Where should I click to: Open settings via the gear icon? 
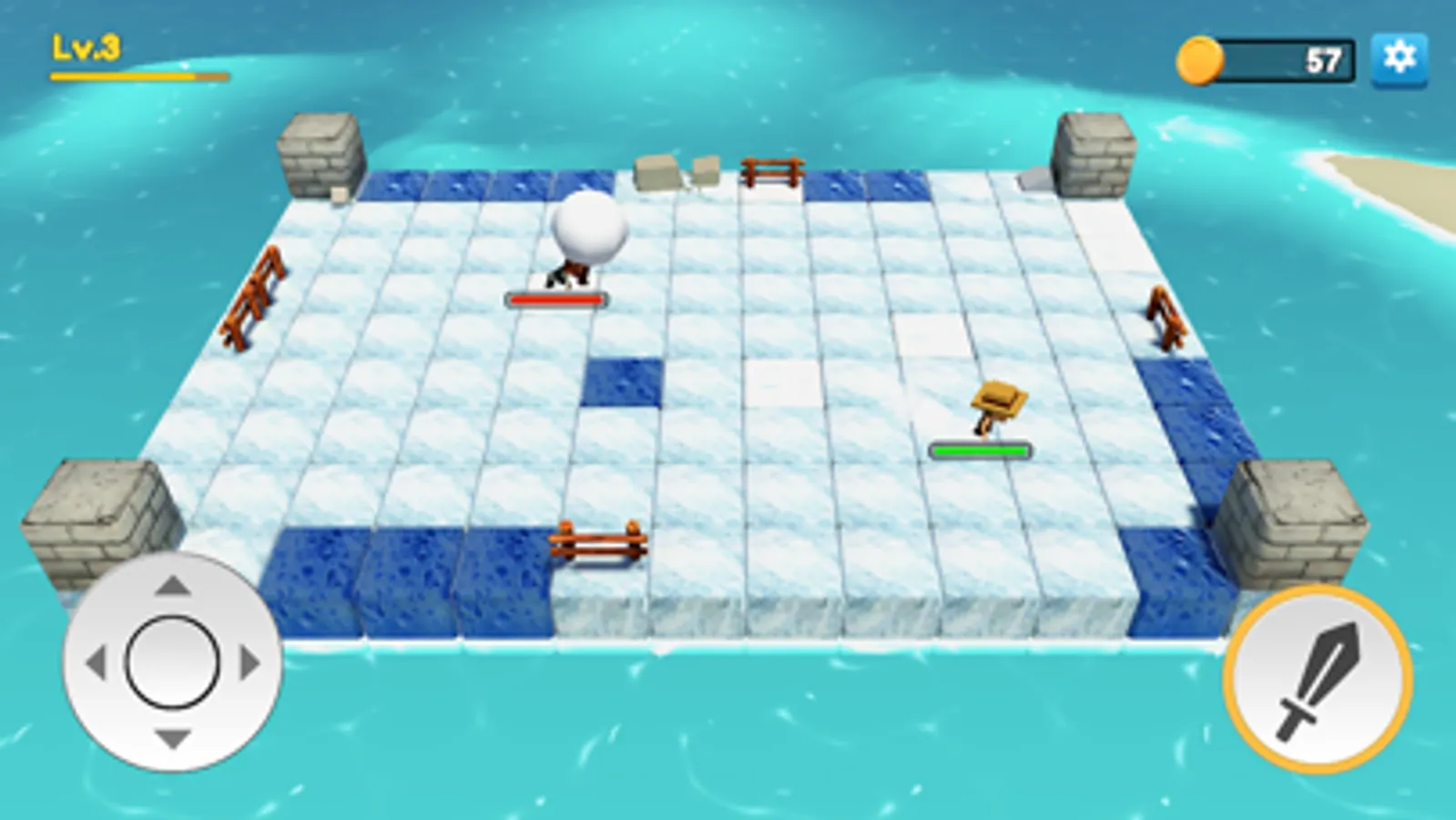tap(1400, 58)
